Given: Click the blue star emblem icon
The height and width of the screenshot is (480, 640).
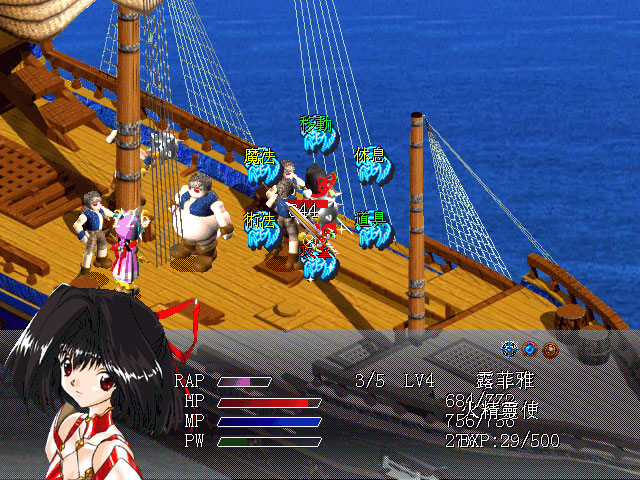Looking at the screenshot, I should tap(510, 349).
